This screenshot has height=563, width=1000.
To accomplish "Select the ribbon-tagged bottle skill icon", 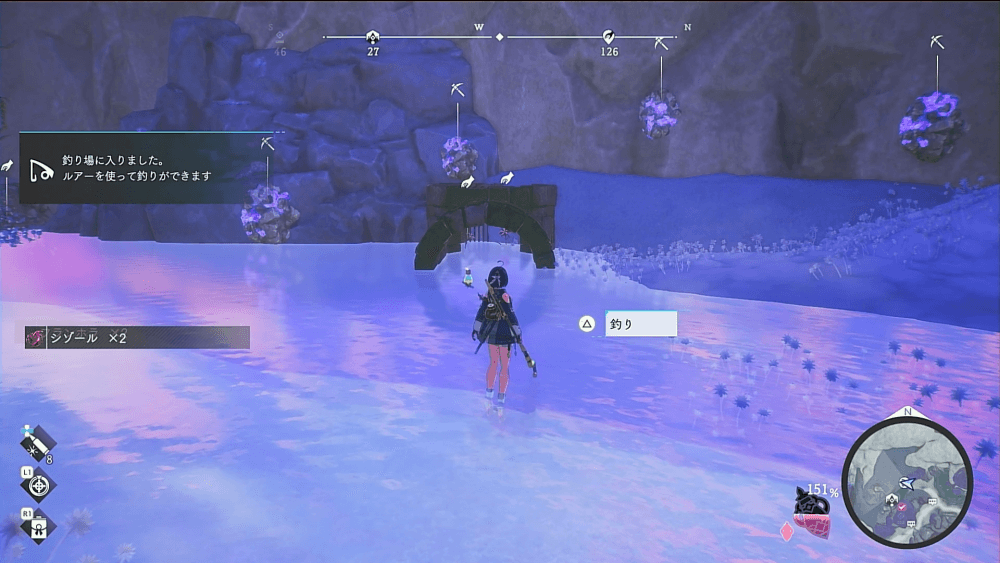I will pos(38,526).
